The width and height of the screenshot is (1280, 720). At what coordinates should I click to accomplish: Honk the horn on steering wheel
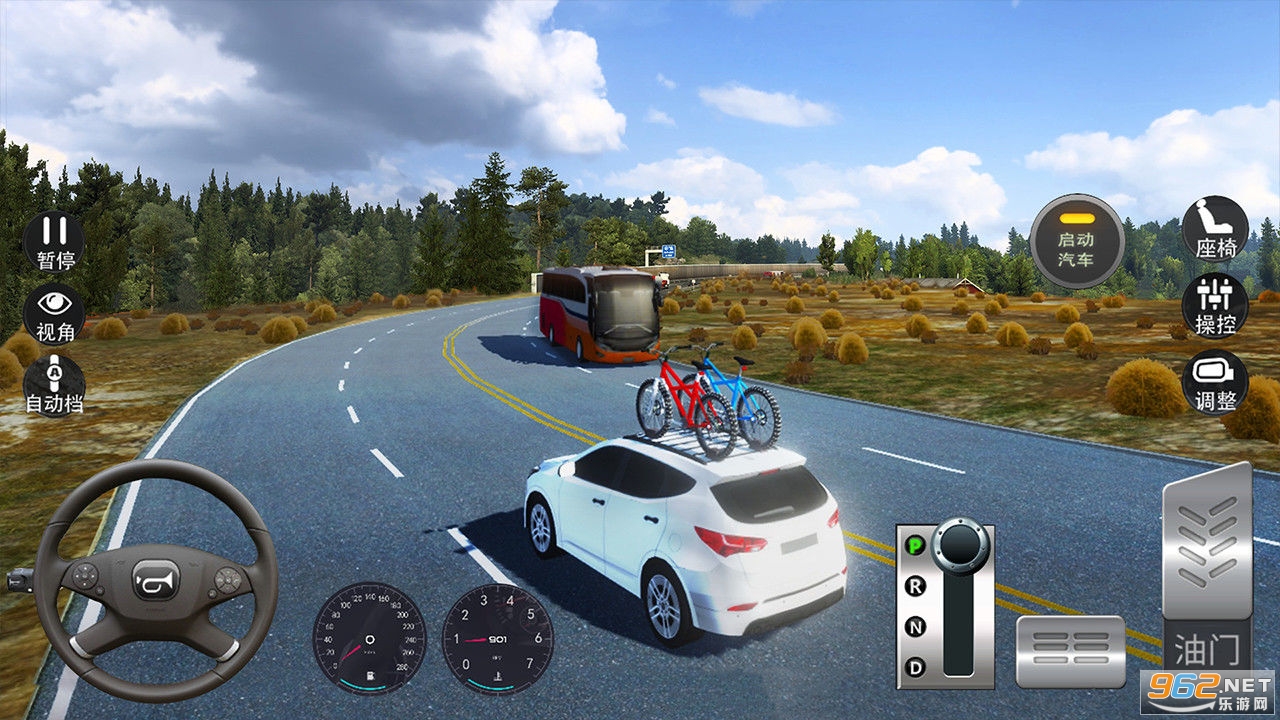click(x=157, y=578)
